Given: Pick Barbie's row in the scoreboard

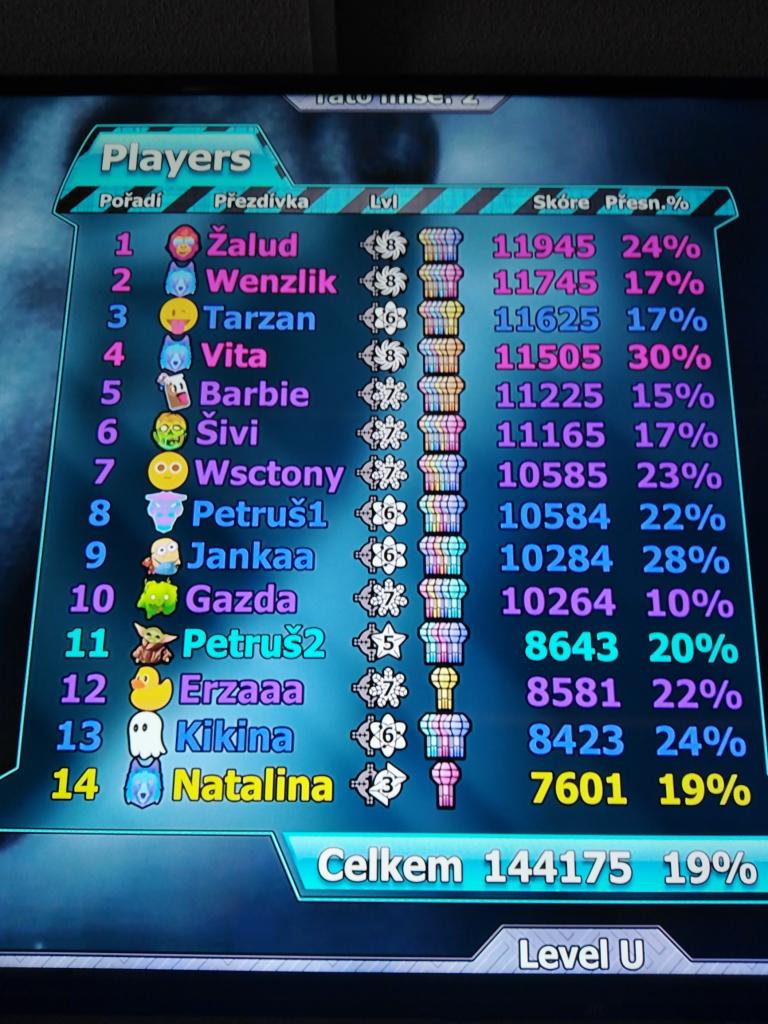Looking at the screenshot, I should (x=254, y=393).
